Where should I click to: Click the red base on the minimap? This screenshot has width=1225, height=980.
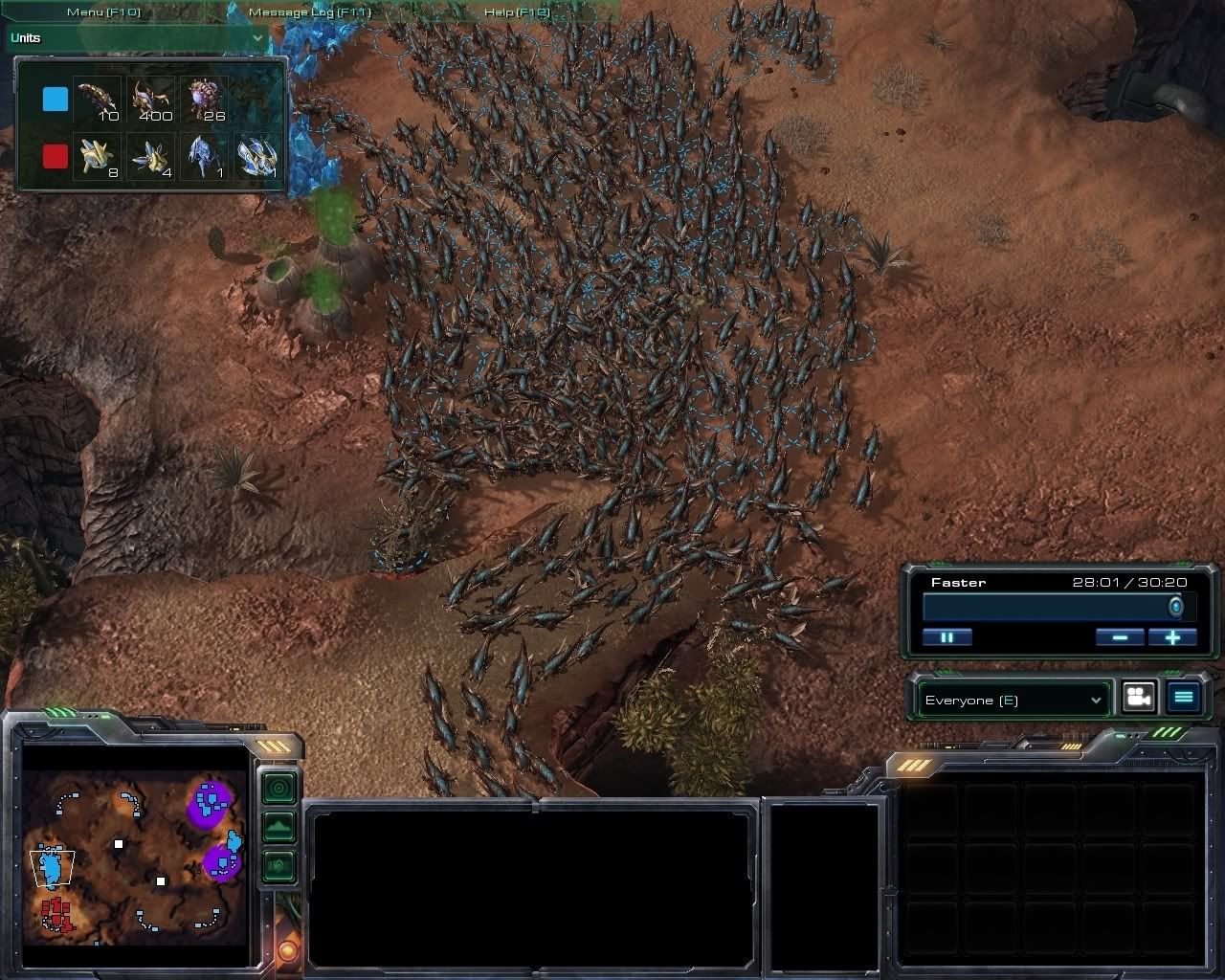point(59,913)
